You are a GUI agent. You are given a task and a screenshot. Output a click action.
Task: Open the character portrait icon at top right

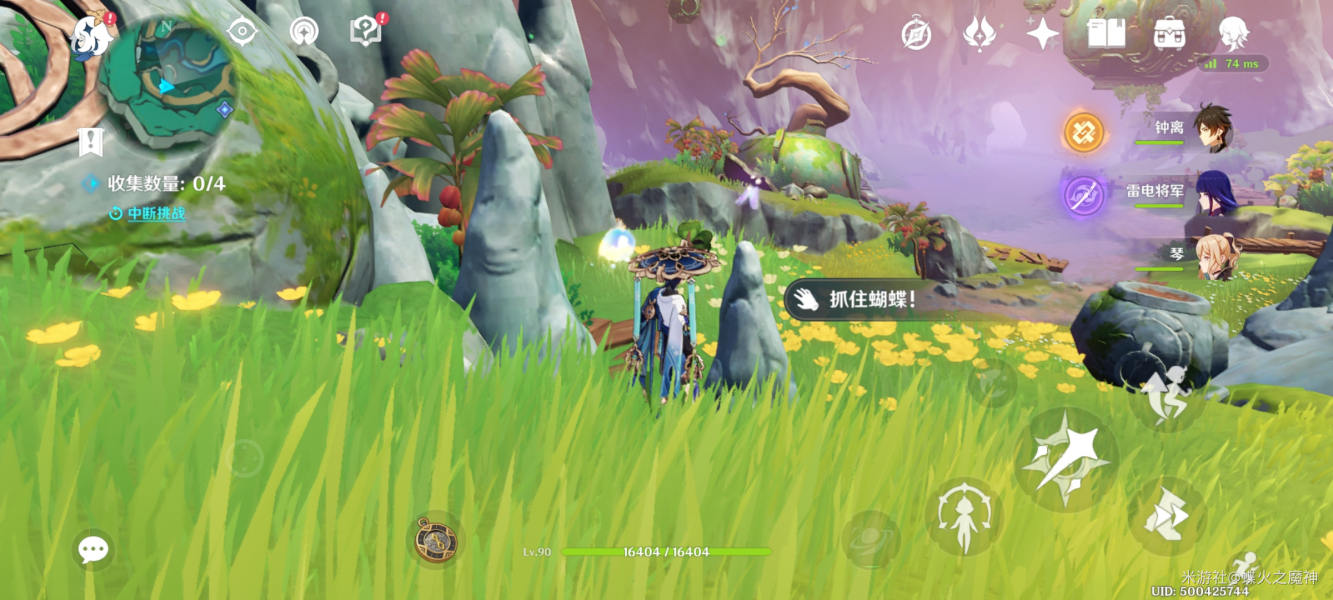tap(1234, 34)
